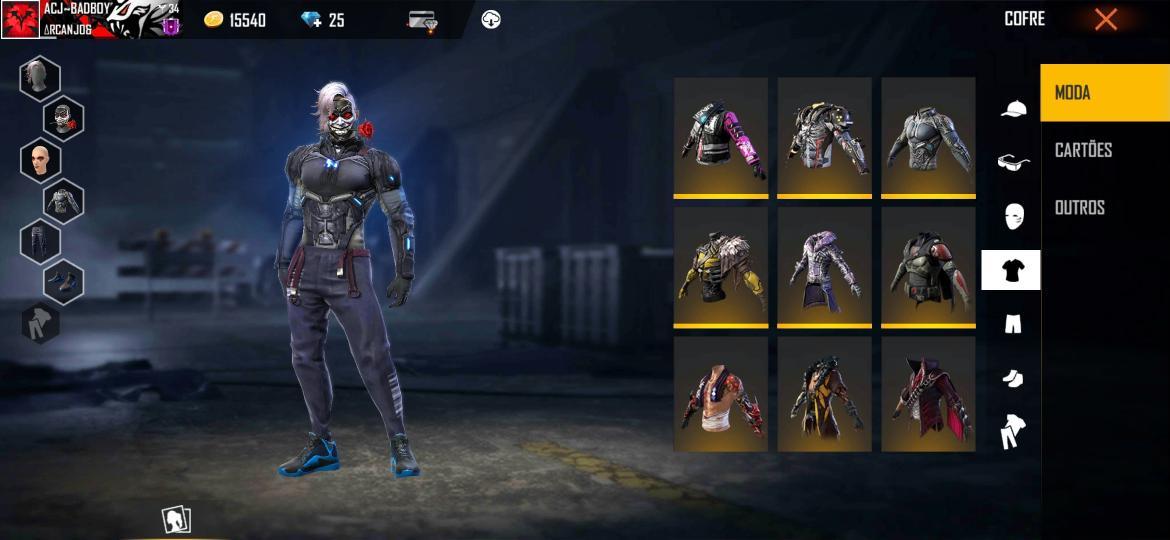Switch to the shorts bottoms category
1170x540 pixels.
click(1012, 323)
